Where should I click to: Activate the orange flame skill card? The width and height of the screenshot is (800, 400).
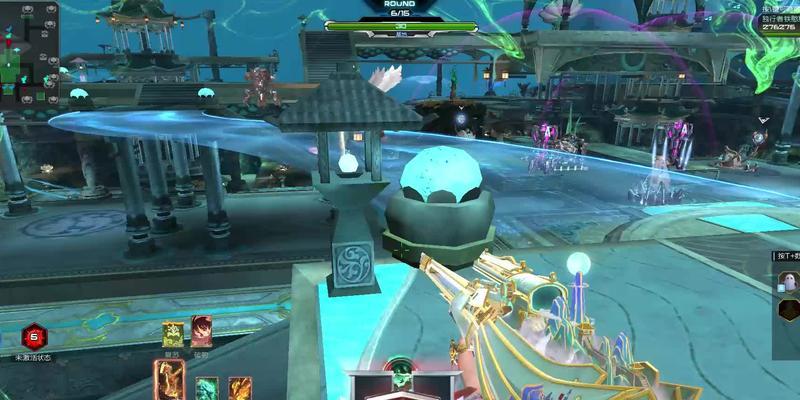coord(240,388)
